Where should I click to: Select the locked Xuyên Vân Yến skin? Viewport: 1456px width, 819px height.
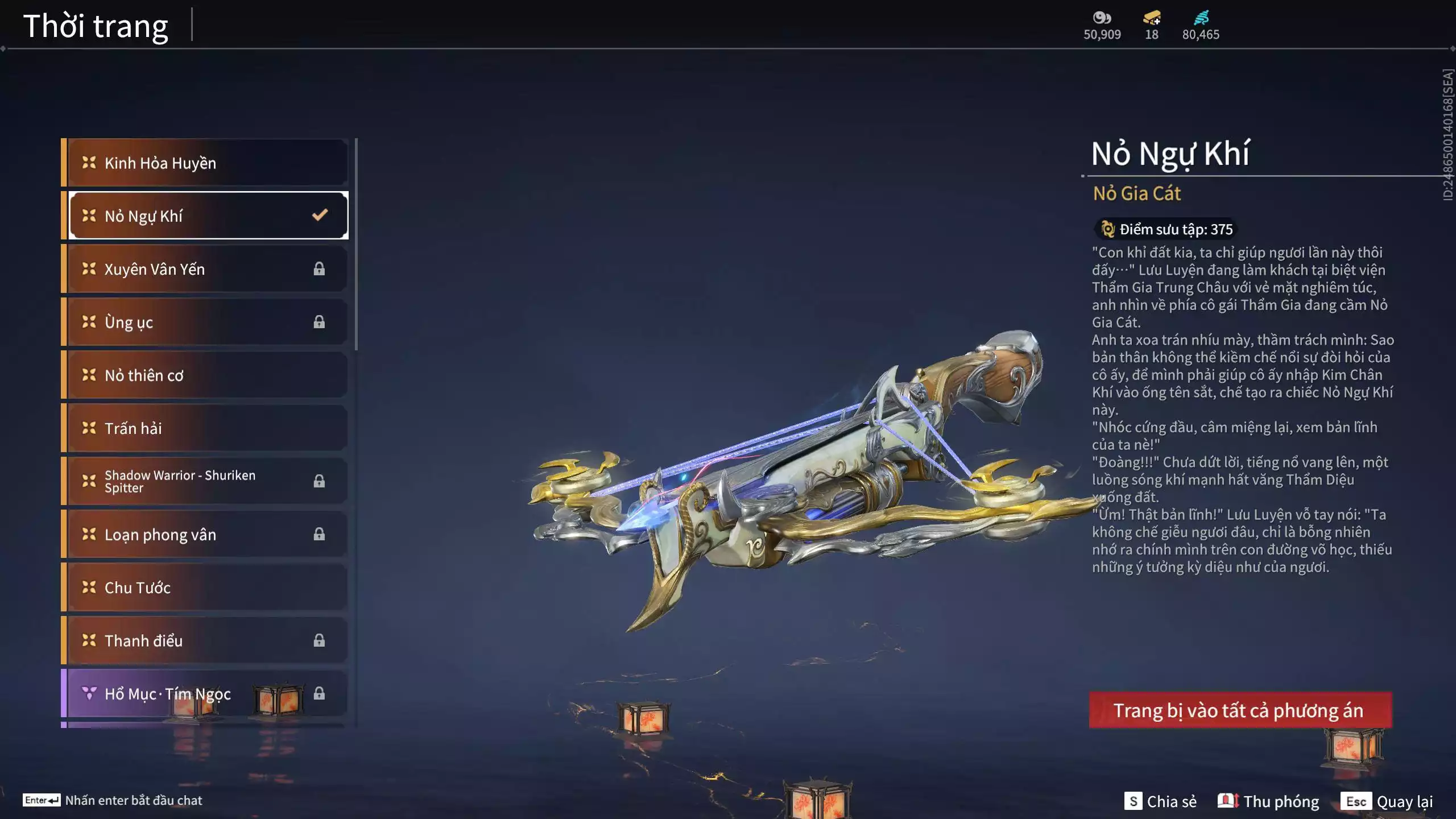(208, 269)
